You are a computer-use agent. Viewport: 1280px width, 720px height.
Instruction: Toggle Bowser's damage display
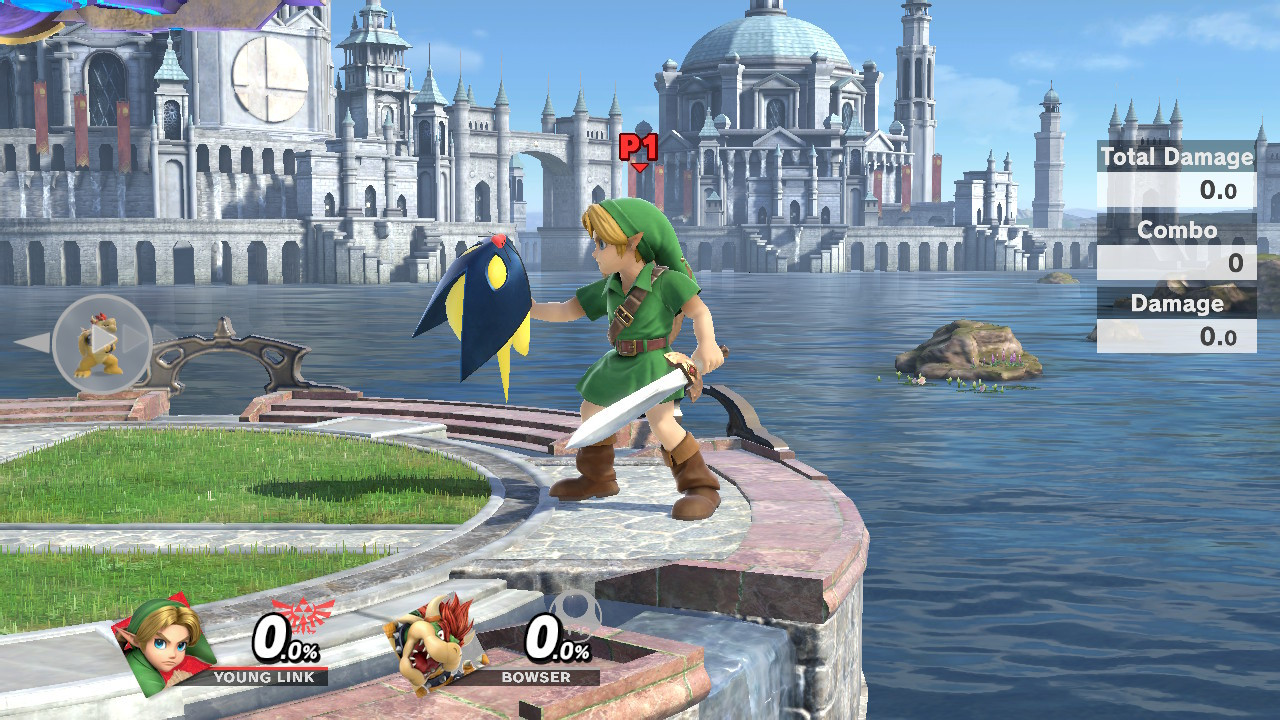556,642
